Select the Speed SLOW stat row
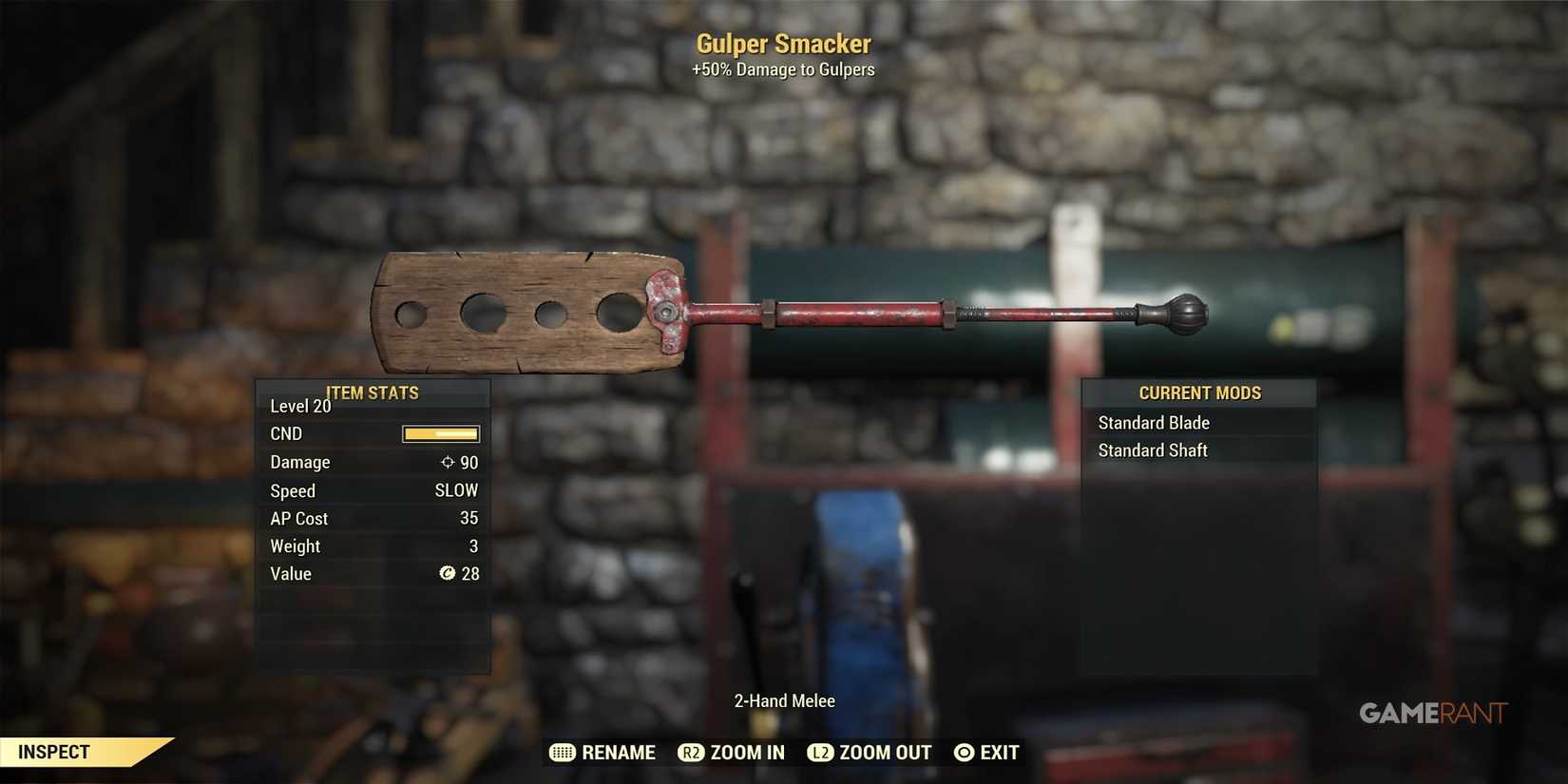This screenshot has width=1568, height=784. (x=373, y=490)
